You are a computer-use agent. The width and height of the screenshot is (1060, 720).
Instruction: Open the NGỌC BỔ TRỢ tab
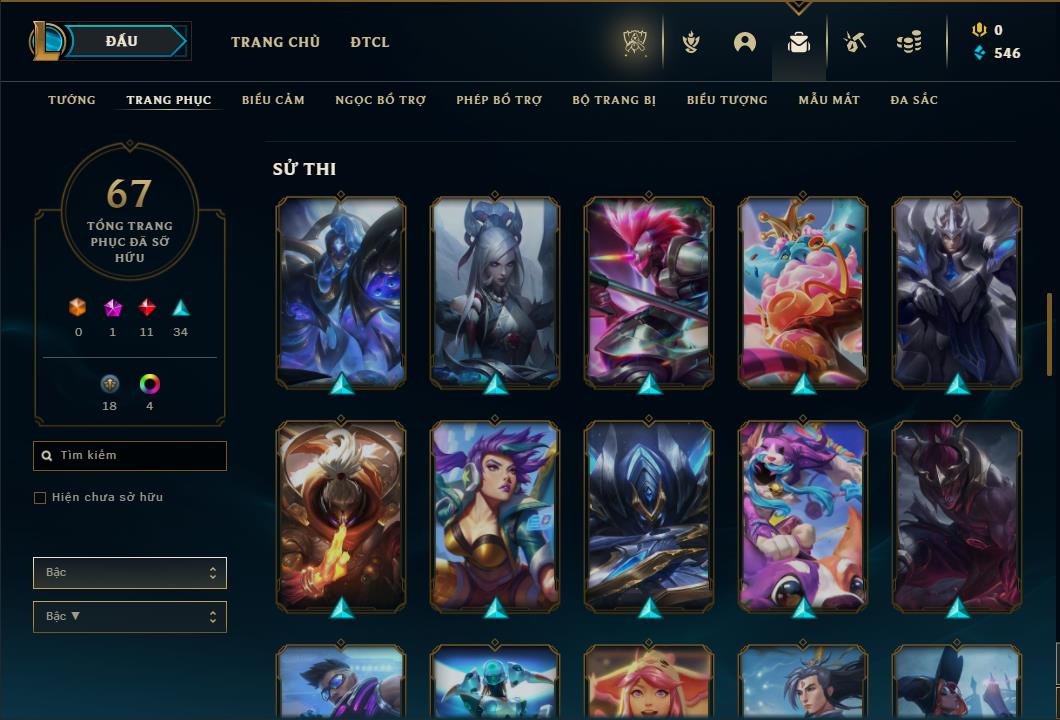[x=380, y=100]
